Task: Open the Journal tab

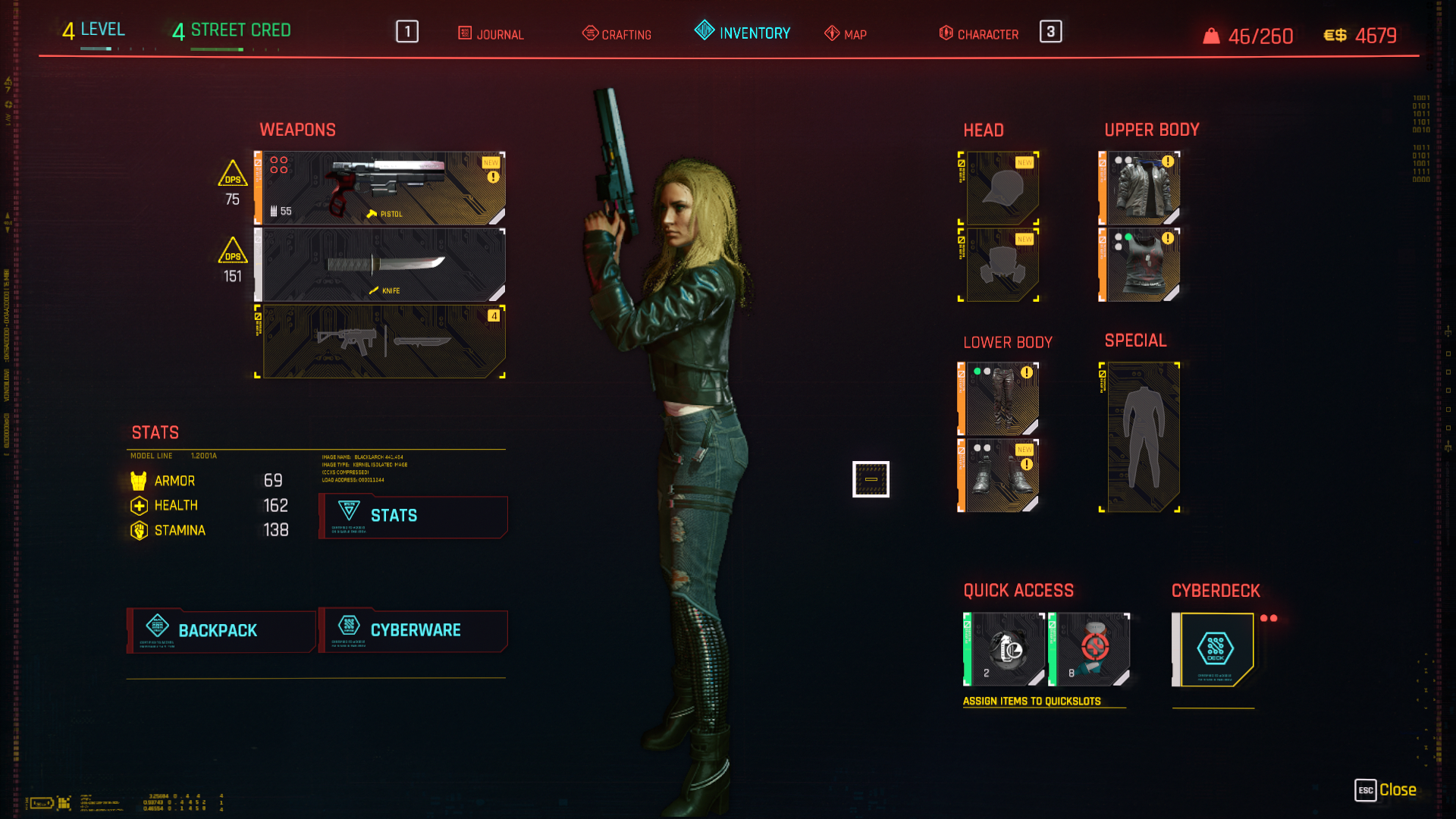Action: click(x=491, y=34)
